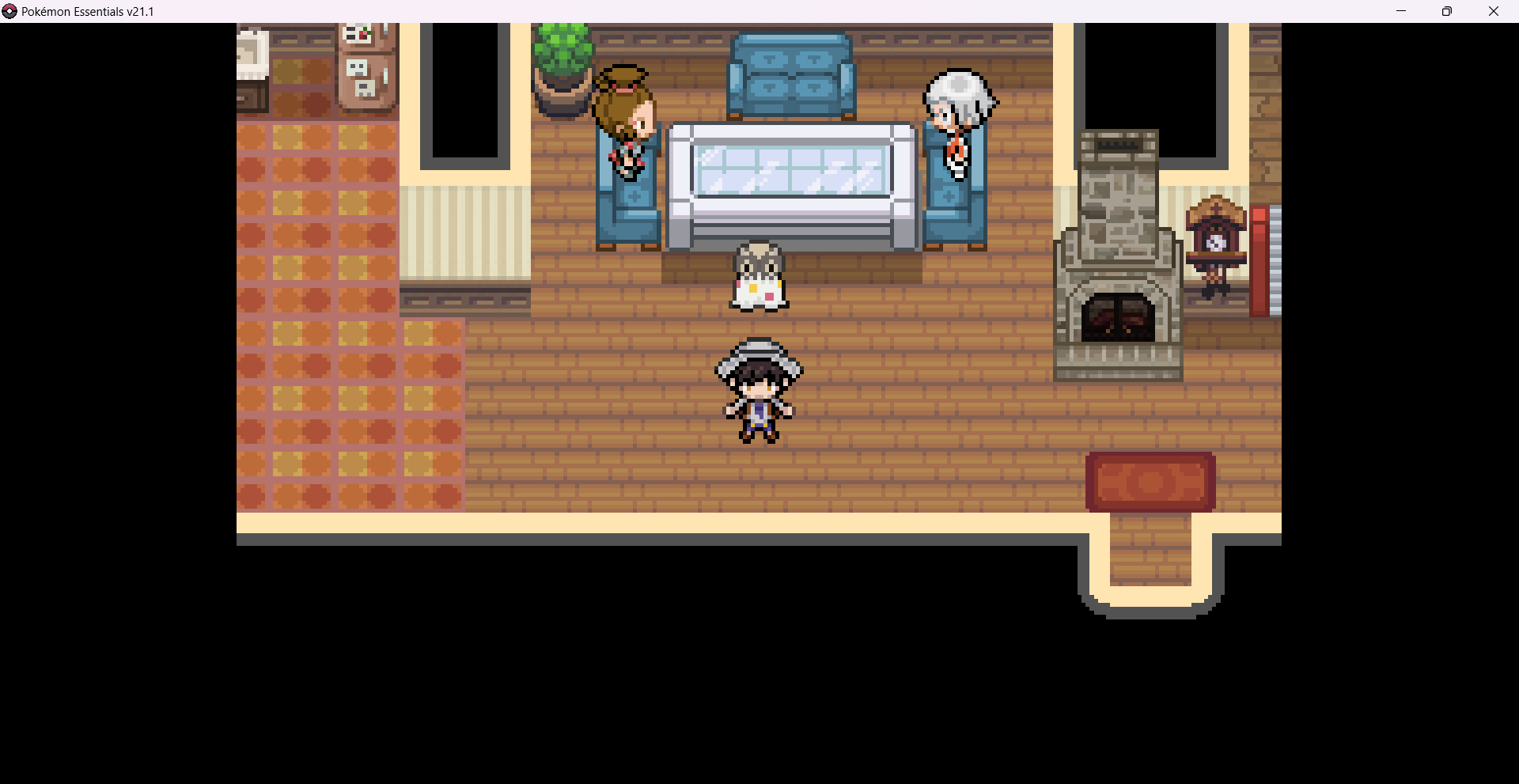Click the kitchen shelf with dishes
Viewport: 1519px width, 784px height.
pos(366,63)
